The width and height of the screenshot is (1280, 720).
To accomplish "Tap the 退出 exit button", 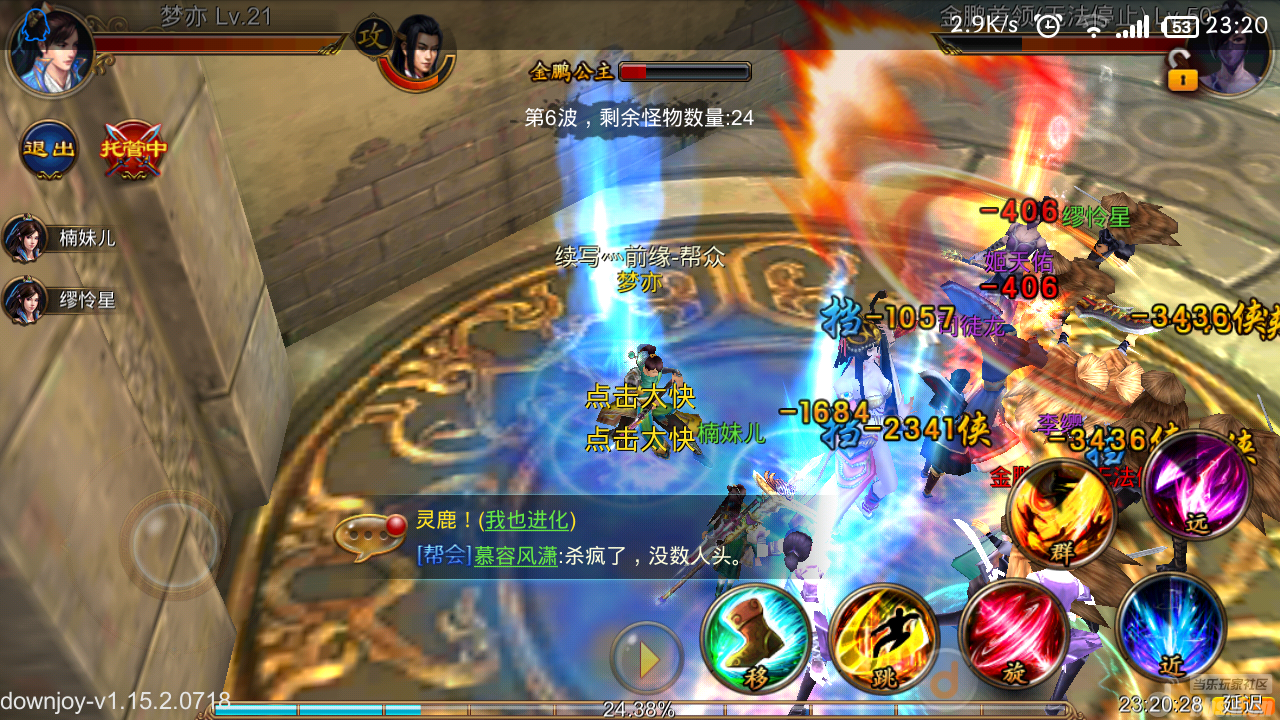I will (x=49, y=150).
